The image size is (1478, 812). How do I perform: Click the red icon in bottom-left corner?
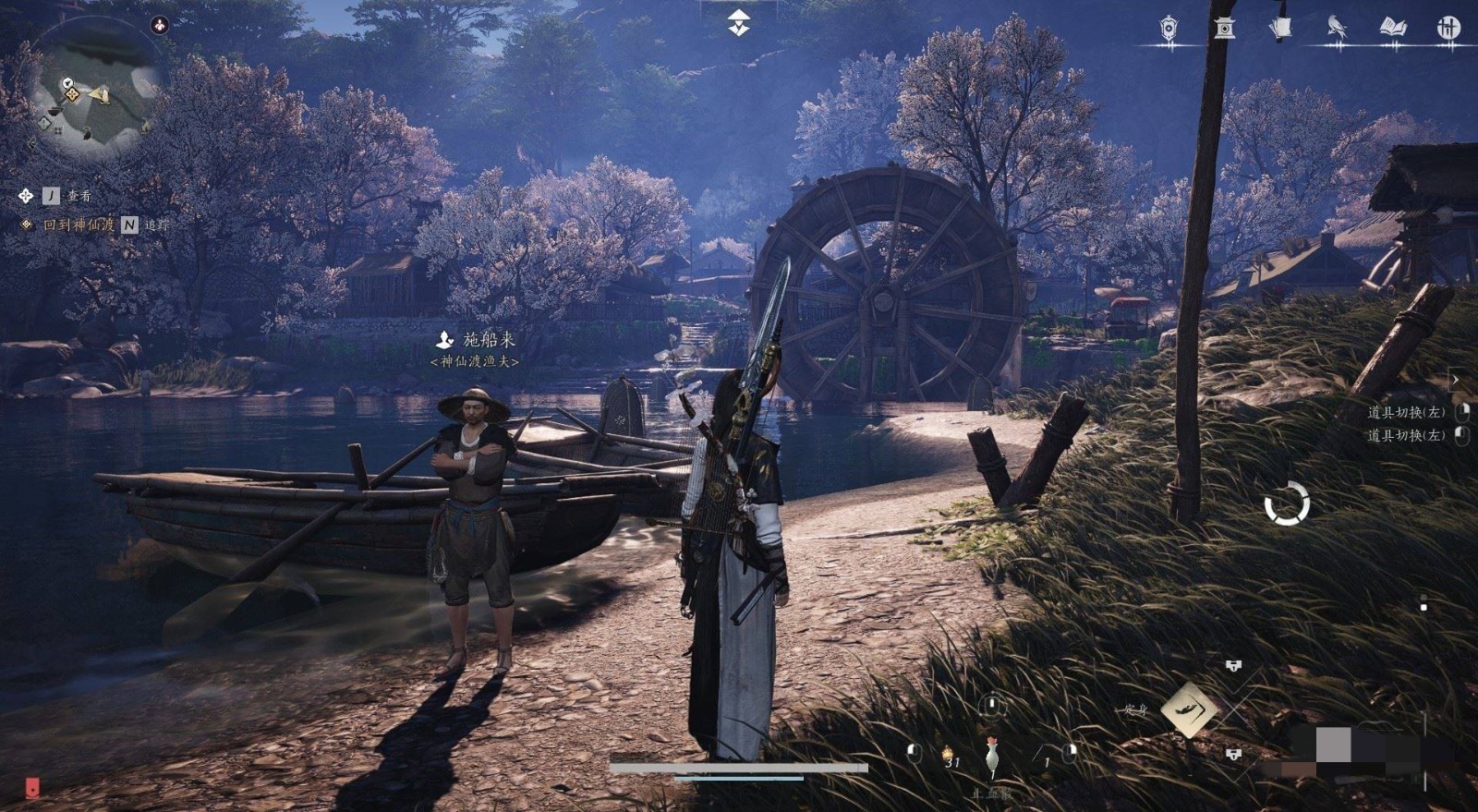click(32, 788)
